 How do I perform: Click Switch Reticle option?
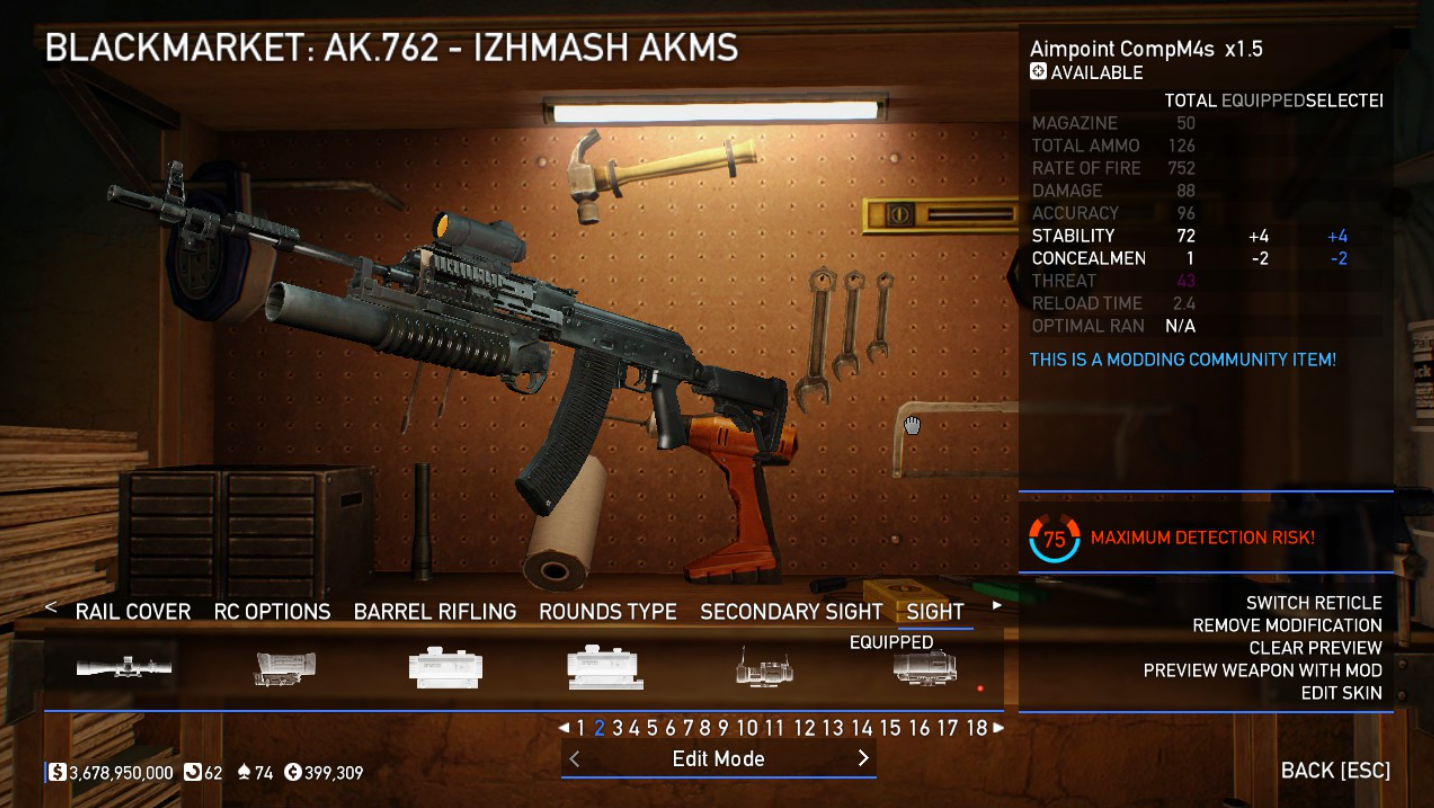pos(1313,603)
